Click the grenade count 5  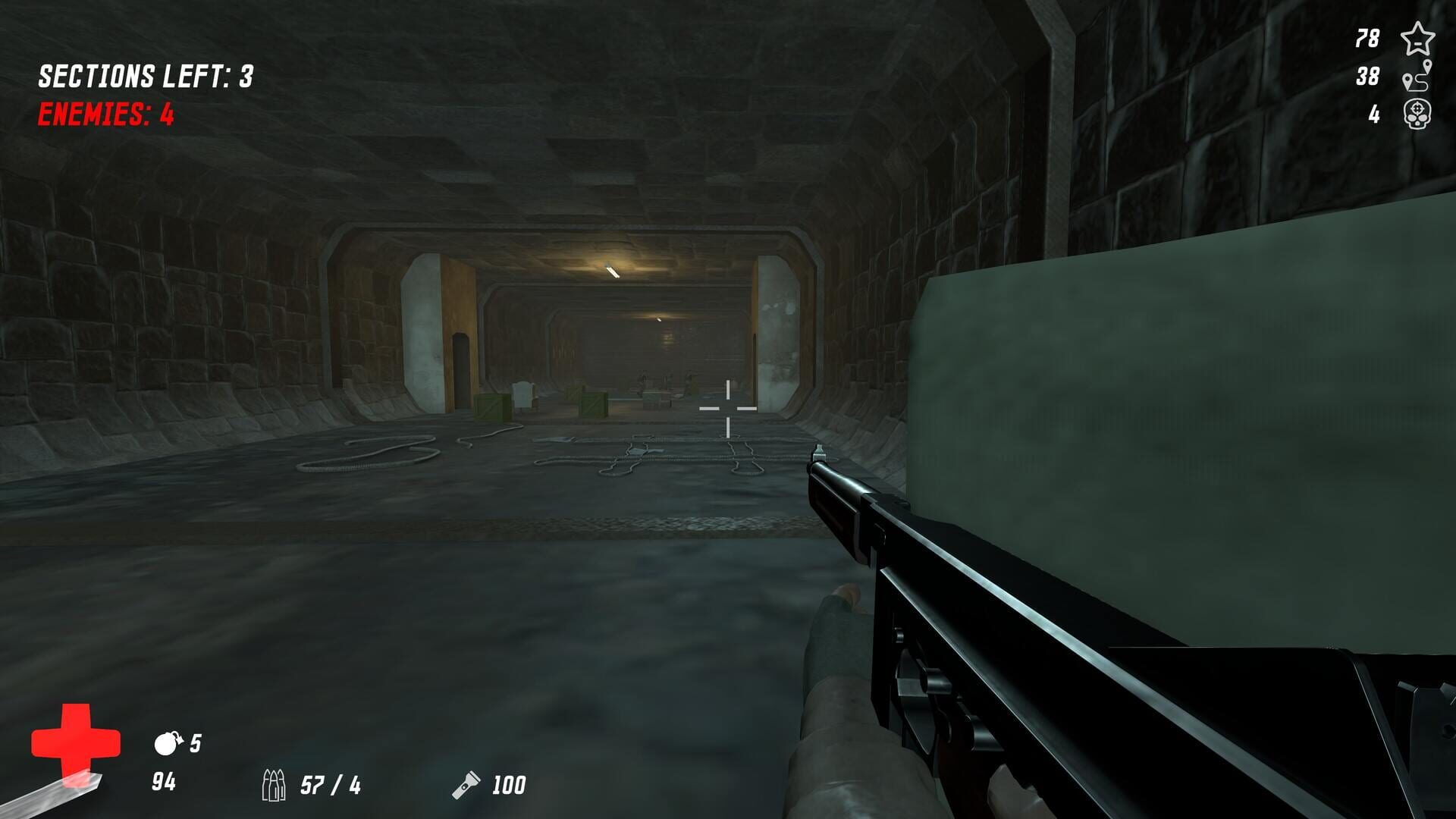(x=196, y=741)
